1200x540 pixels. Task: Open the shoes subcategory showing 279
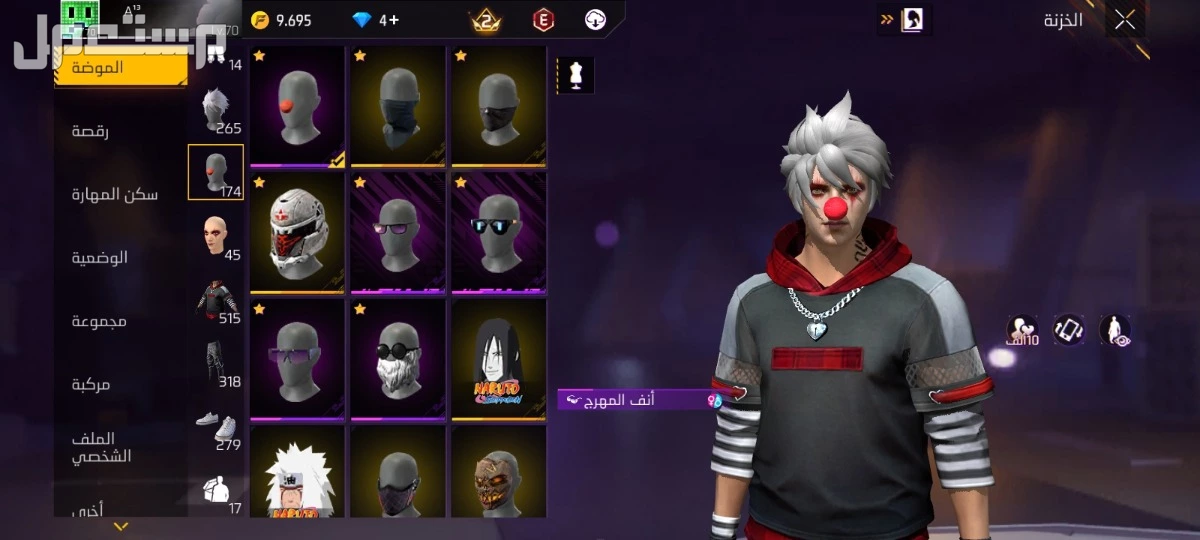(x=216, y=430)
